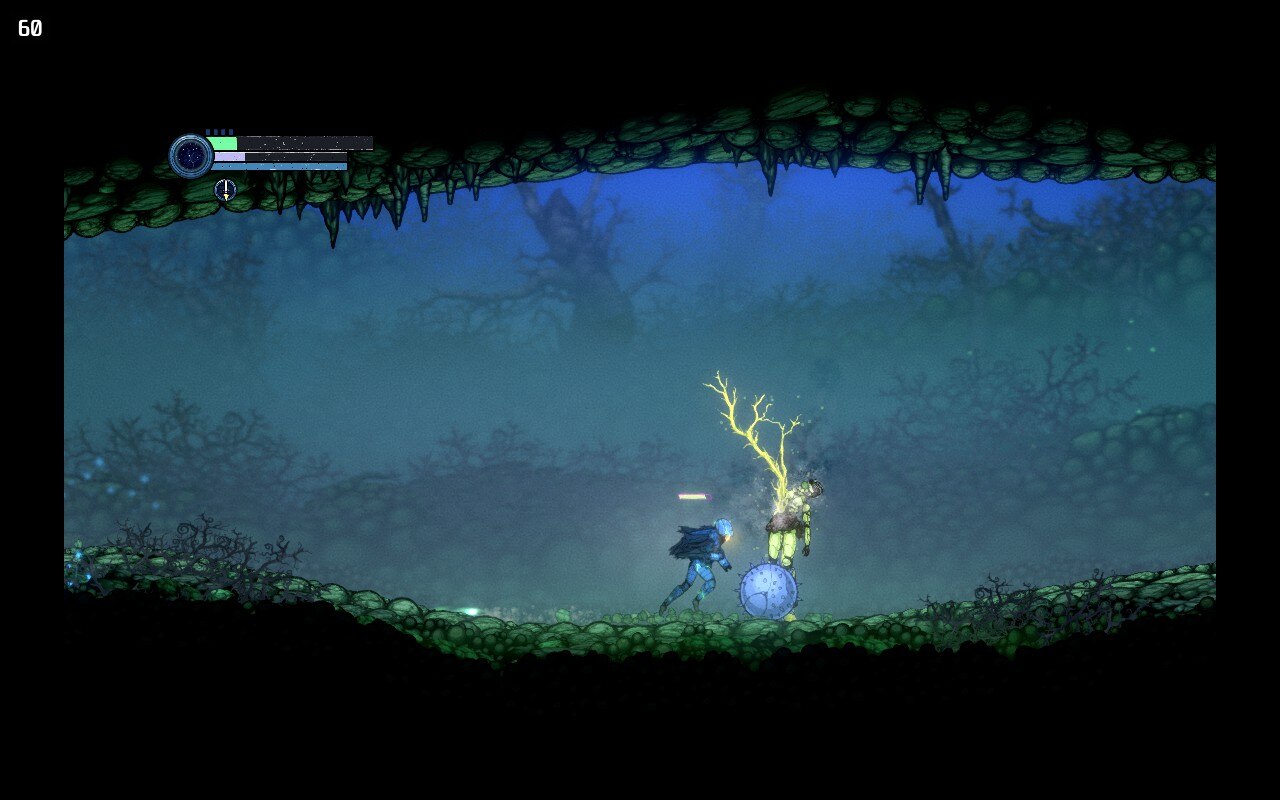Select the sword weapon icon below the bars
This screenshot has height=800, width=1280.
(x=226, y=190)
